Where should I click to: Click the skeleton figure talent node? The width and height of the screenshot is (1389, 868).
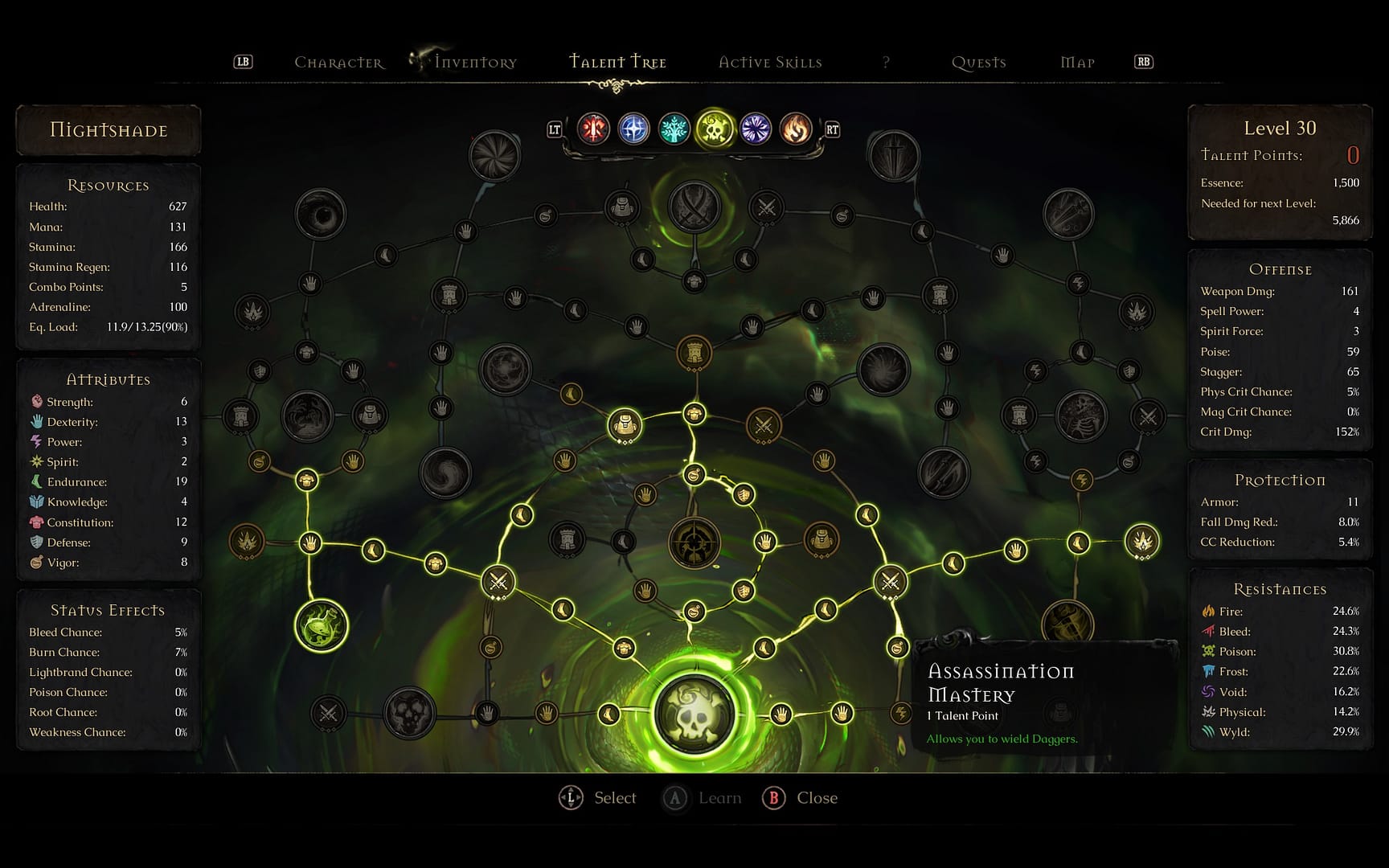pyautogui.click(x=1081, y=416)
